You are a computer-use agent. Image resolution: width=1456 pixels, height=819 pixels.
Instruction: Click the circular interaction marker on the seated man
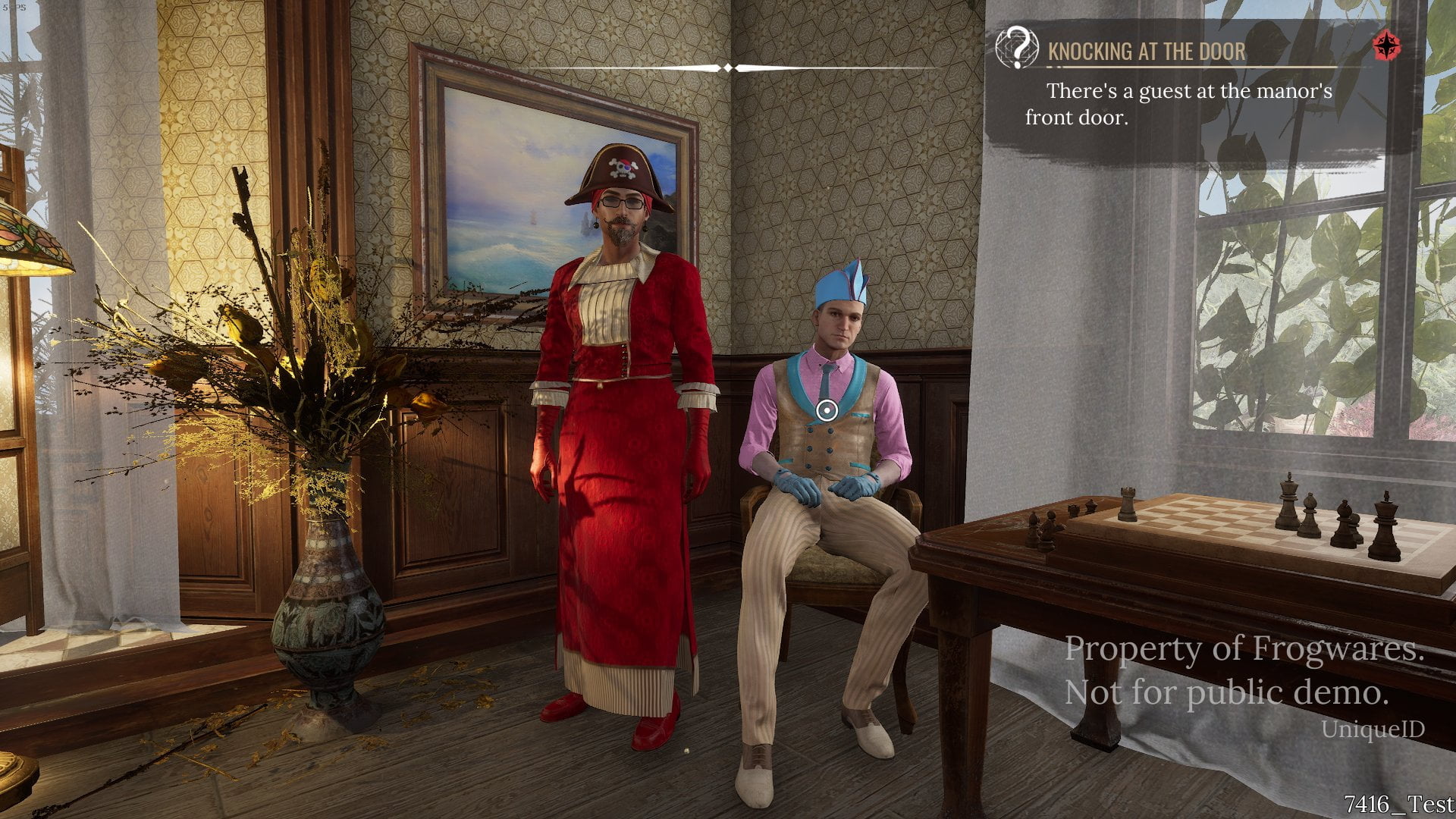(x=827, y=410)
